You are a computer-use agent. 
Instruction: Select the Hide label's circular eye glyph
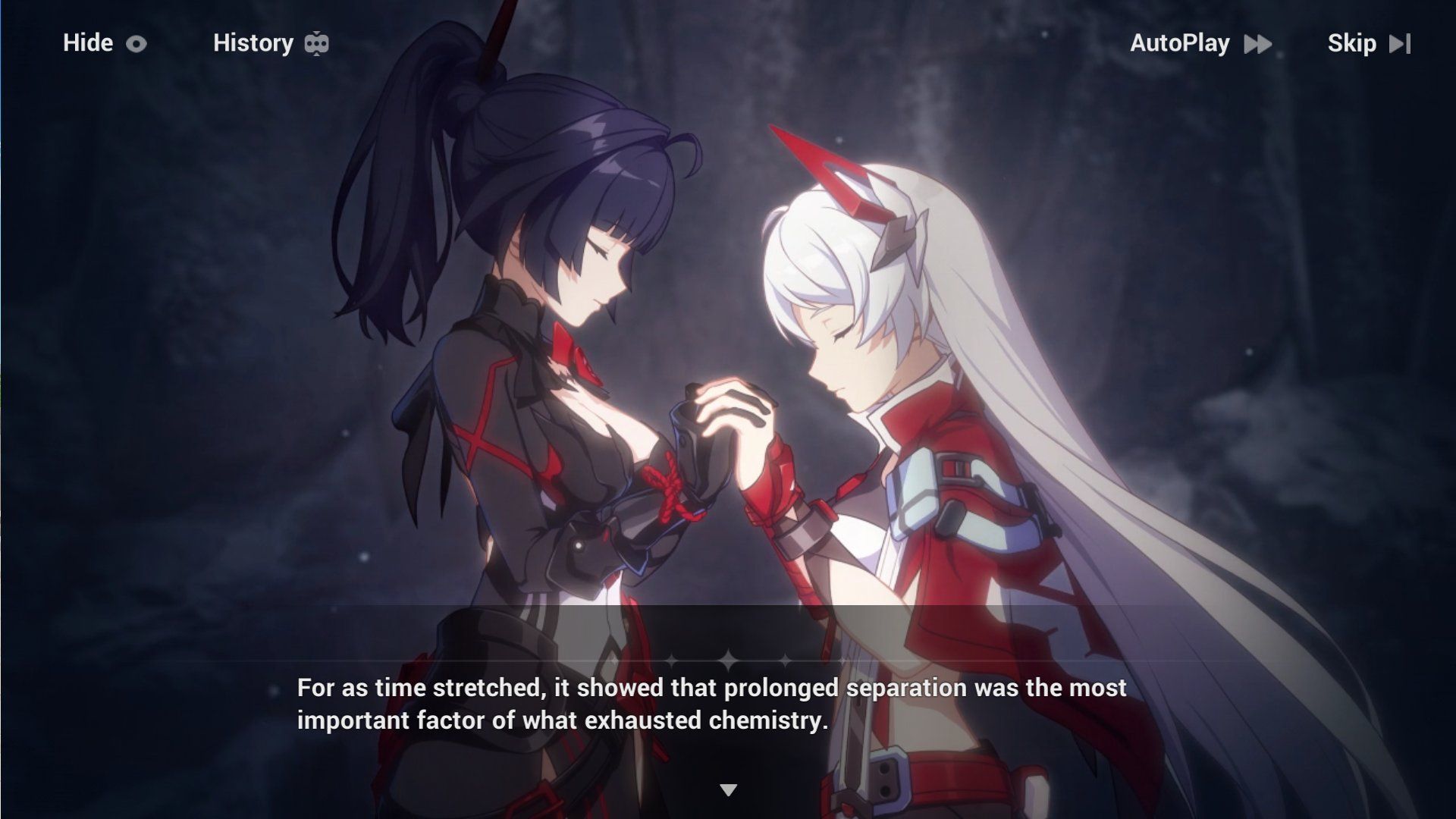(136, 43)
